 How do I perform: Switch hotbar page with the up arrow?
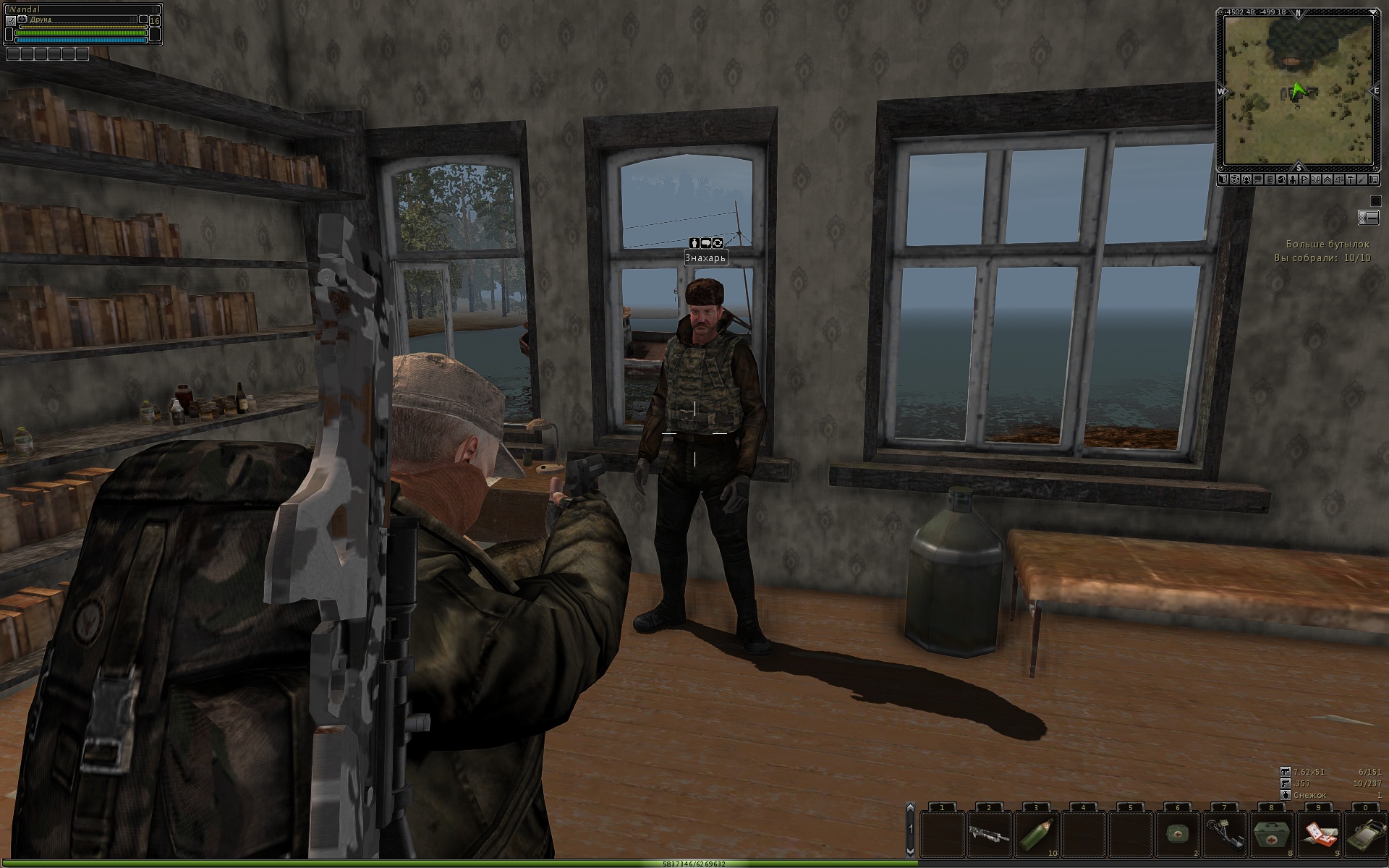click(x=910, y=809)
